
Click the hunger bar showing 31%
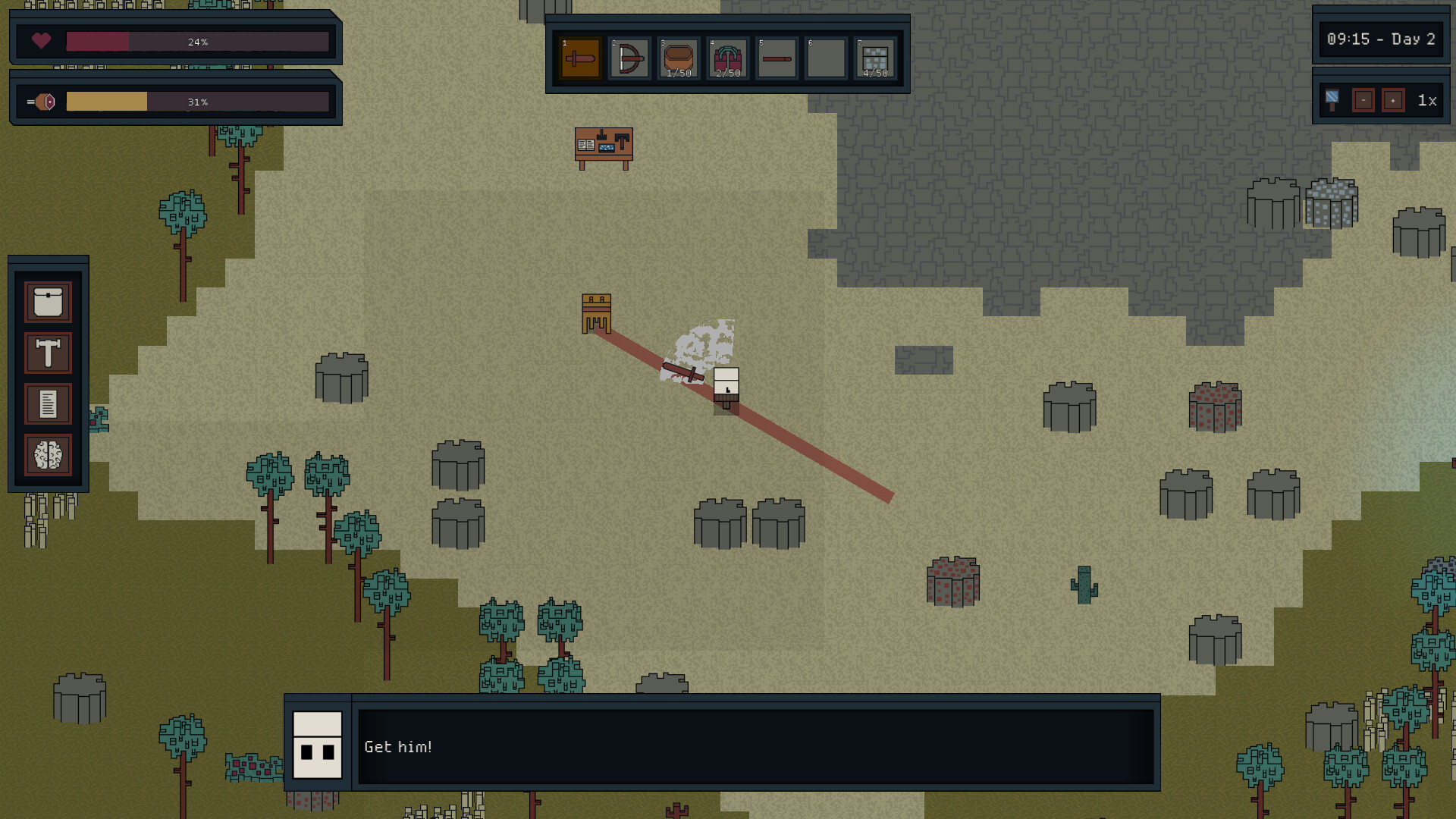coord(197,100)
